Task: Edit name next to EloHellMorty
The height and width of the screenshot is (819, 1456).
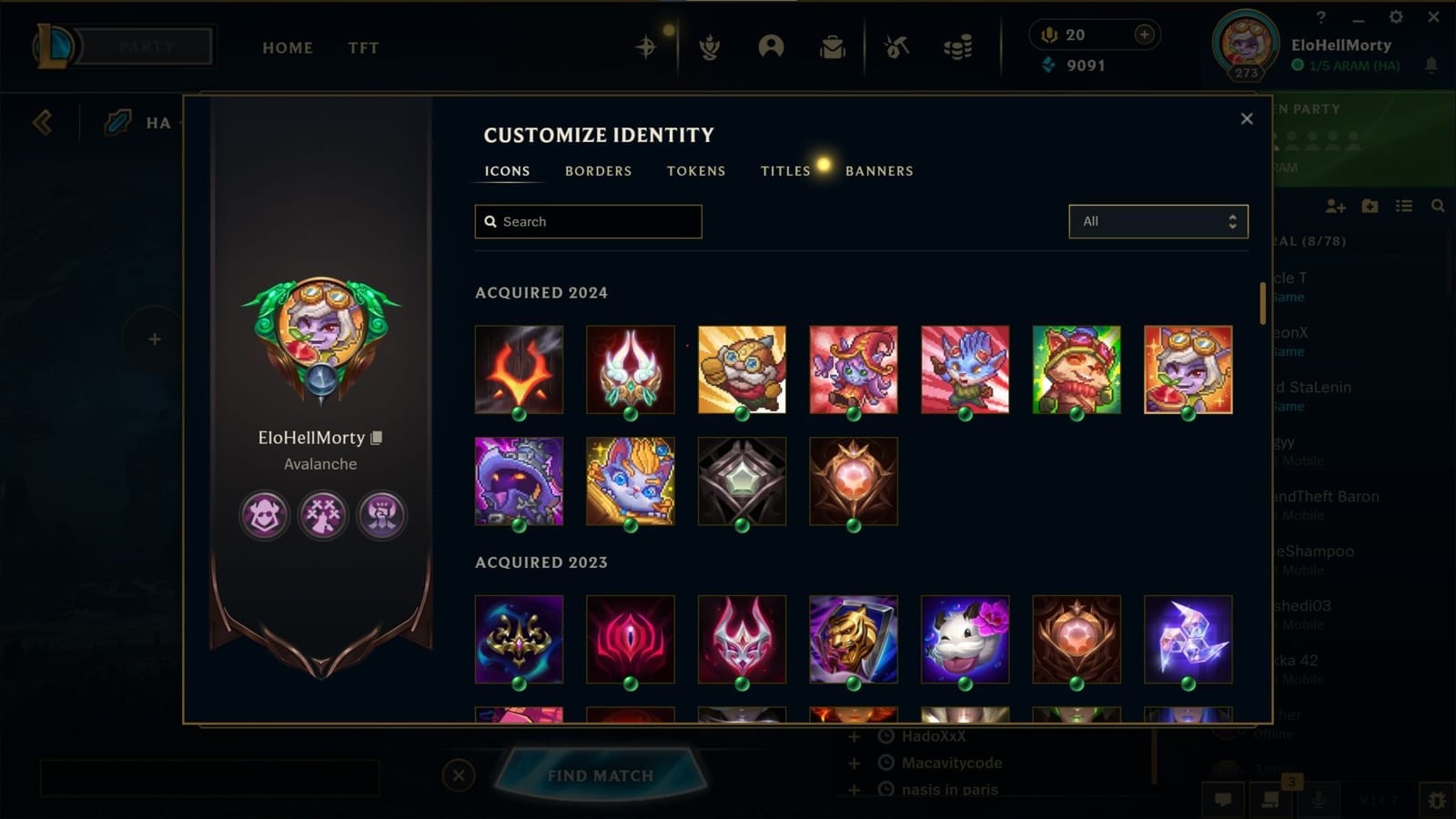Action: 377,437
